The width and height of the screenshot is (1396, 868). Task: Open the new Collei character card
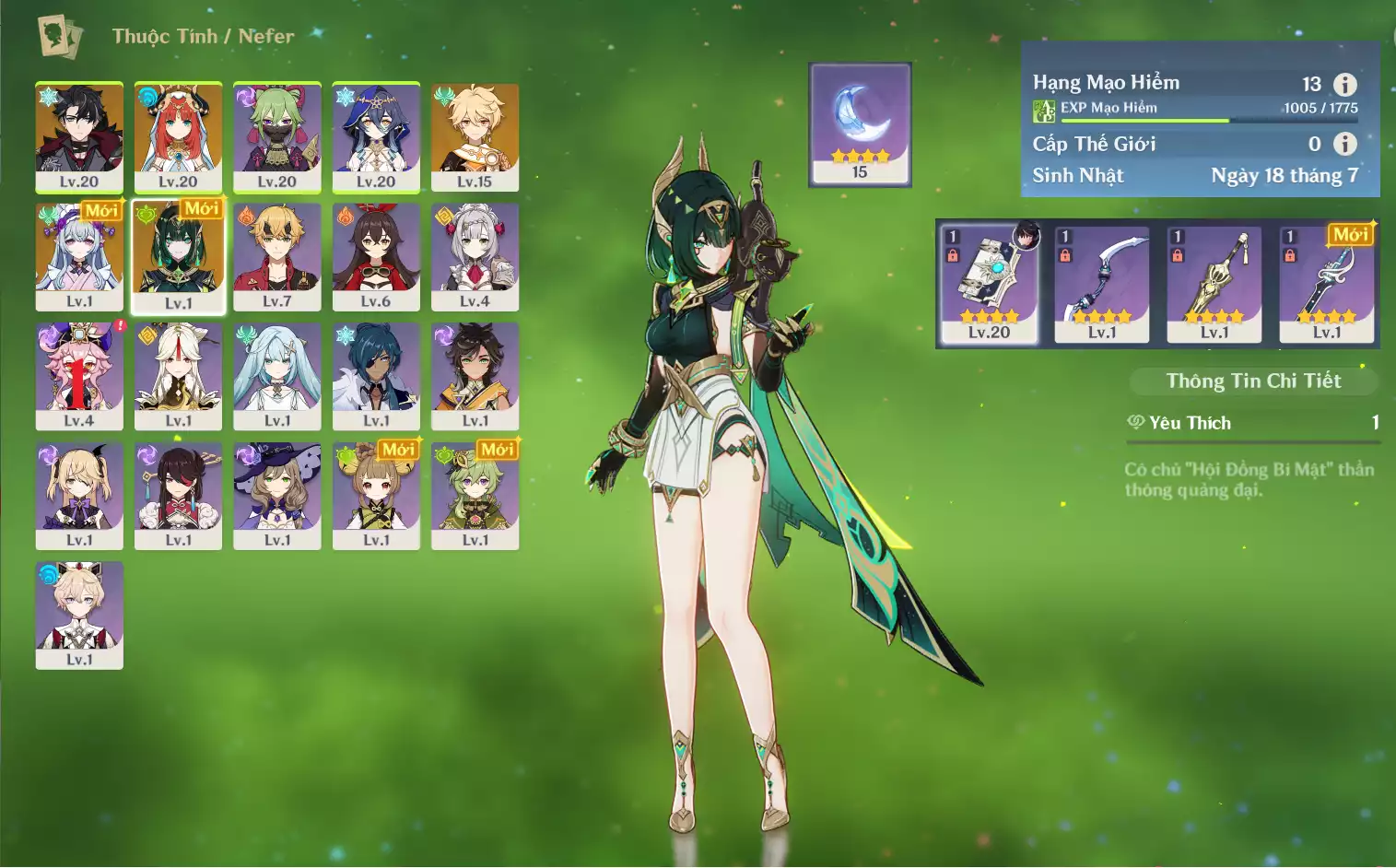click(475, 496)
